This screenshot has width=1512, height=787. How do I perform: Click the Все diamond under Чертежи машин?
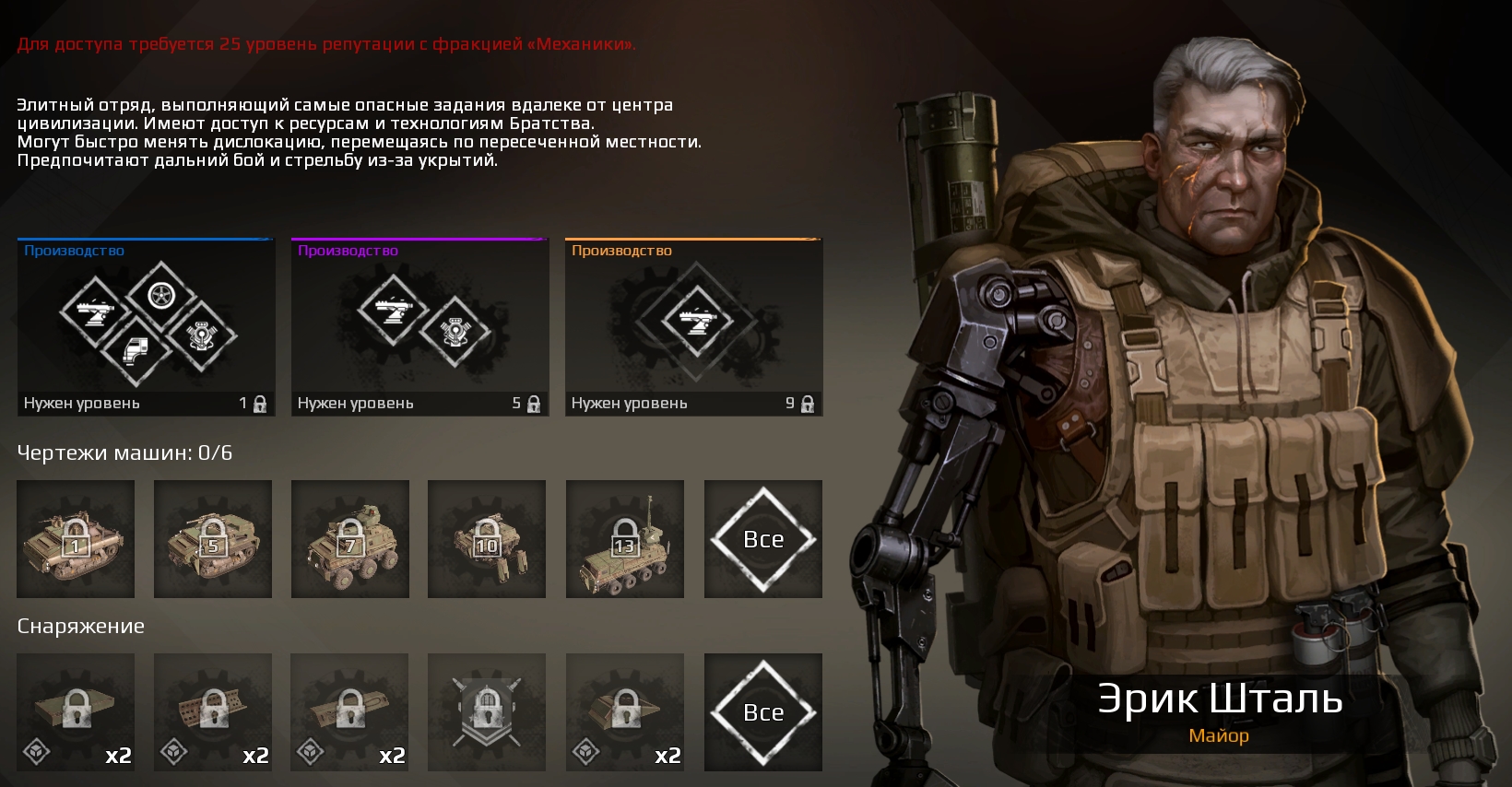[762, 539]
